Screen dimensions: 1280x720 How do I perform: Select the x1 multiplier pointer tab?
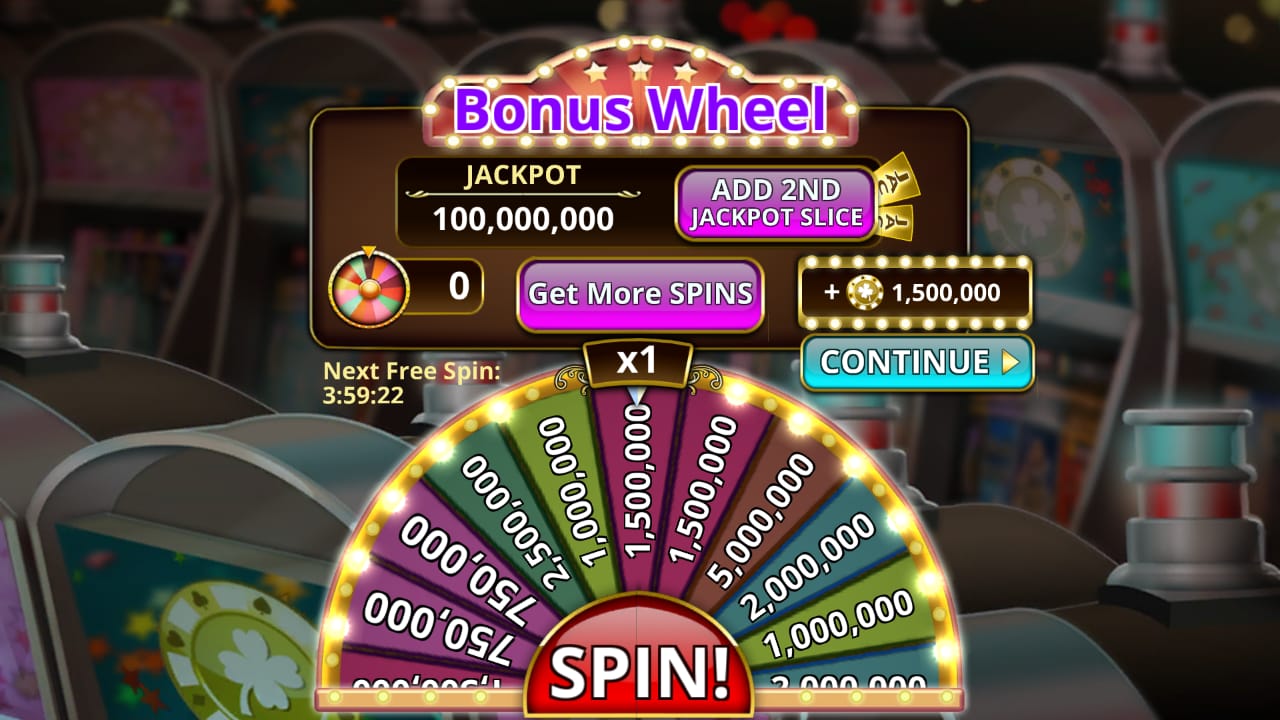point(640,363)
